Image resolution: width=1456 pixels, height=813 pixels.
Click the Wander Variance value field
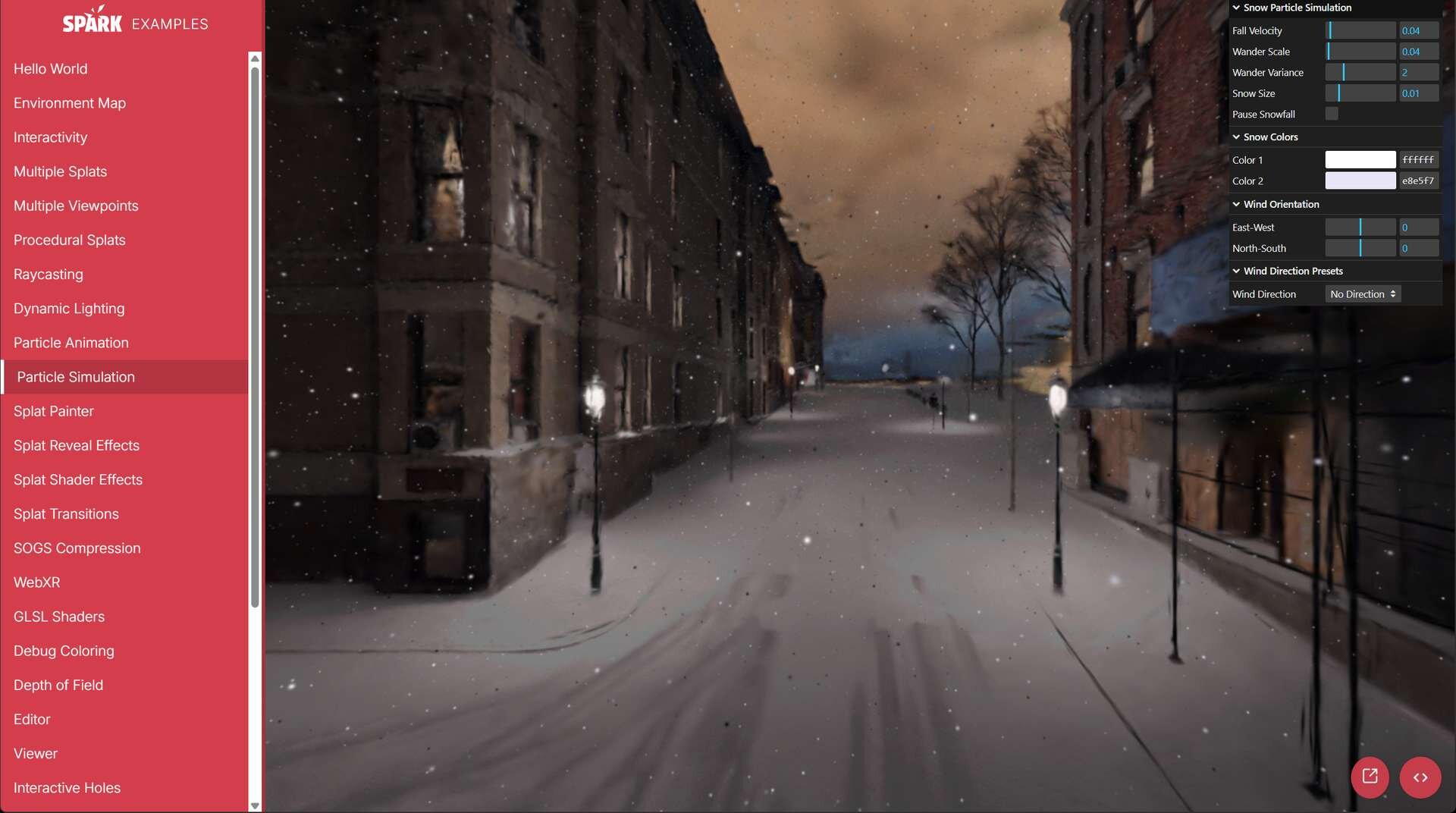pos(1418,73)
